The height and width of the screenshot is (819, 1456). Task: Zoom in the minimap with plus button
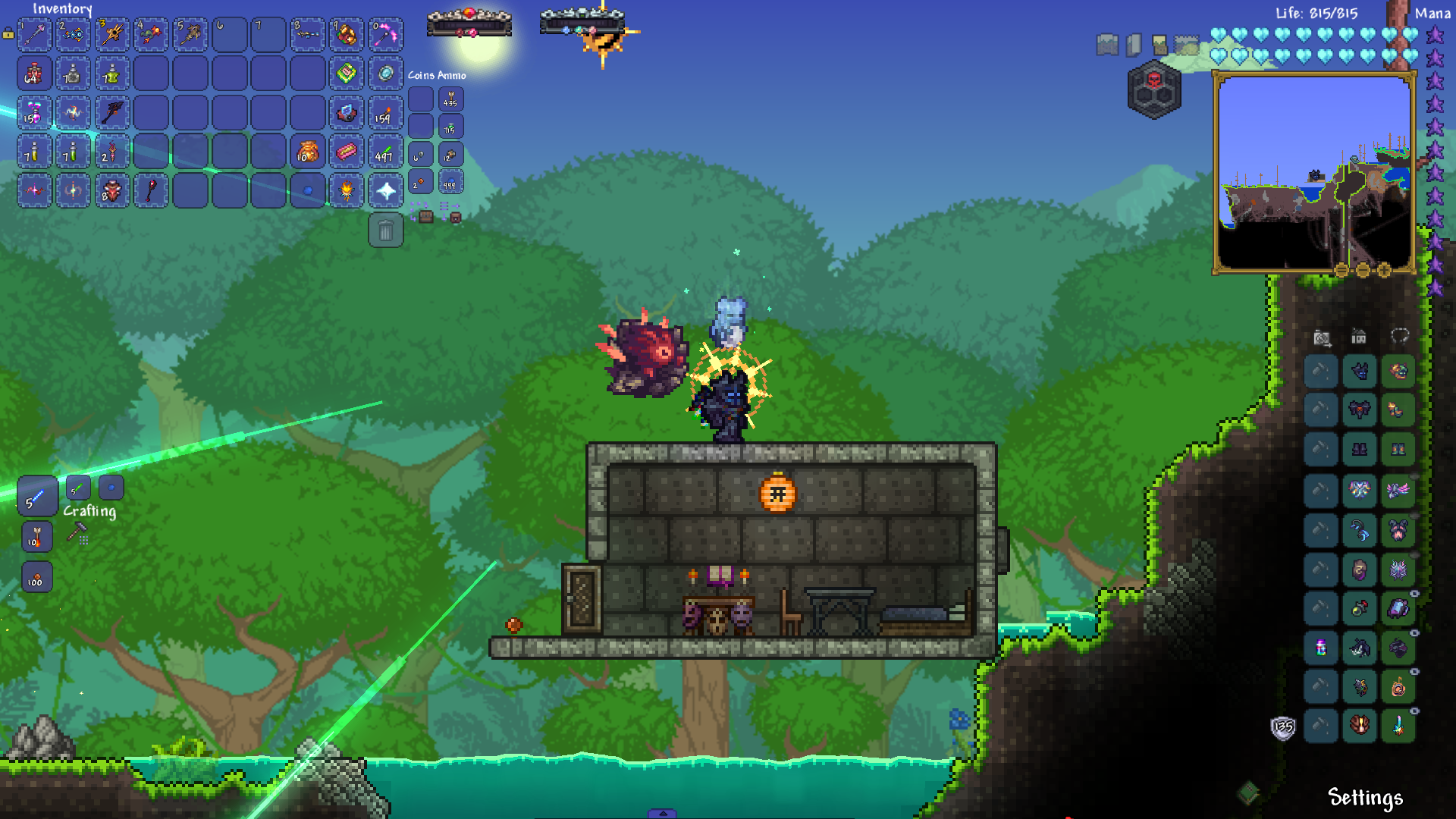[x=1384, y=270]
